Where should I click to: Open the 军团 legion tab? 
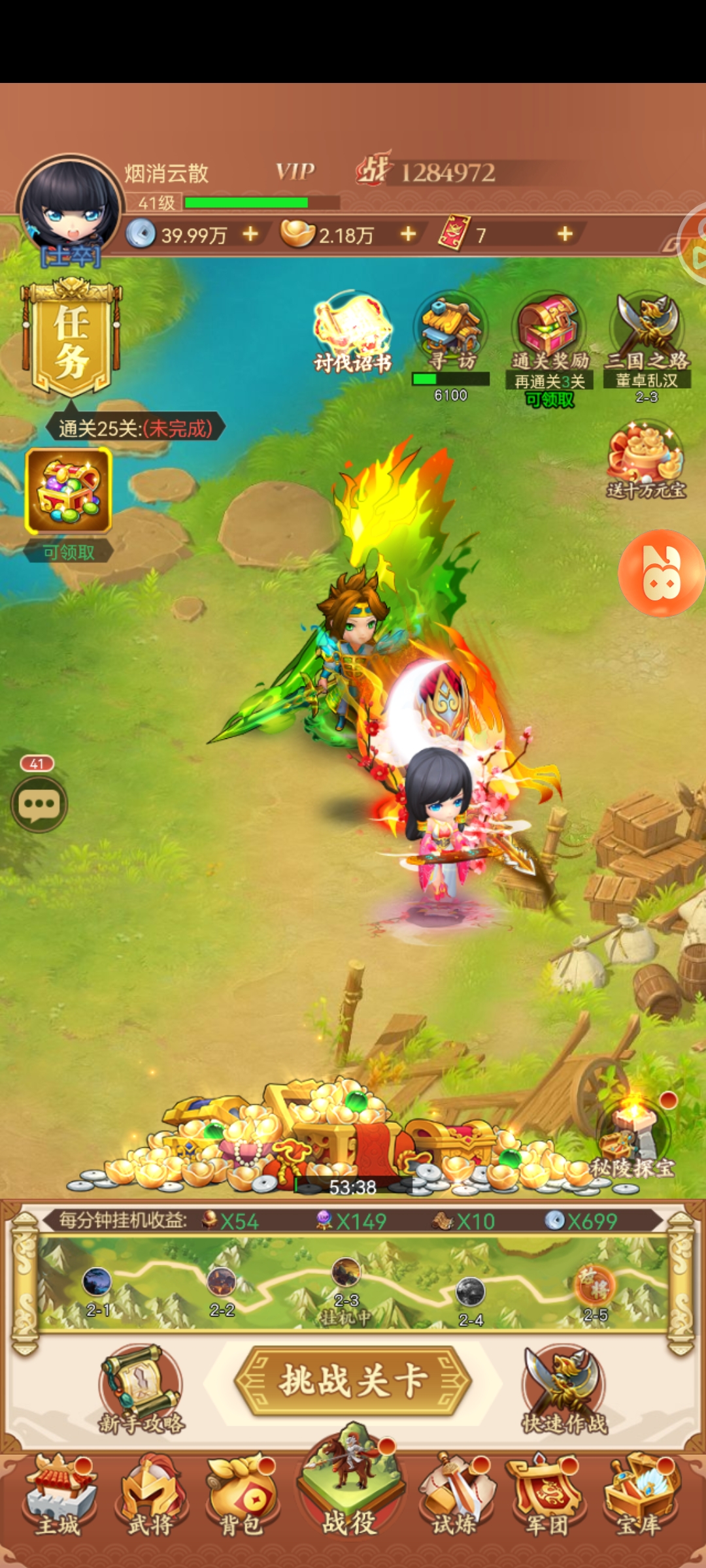click(x=547, y=1496)
